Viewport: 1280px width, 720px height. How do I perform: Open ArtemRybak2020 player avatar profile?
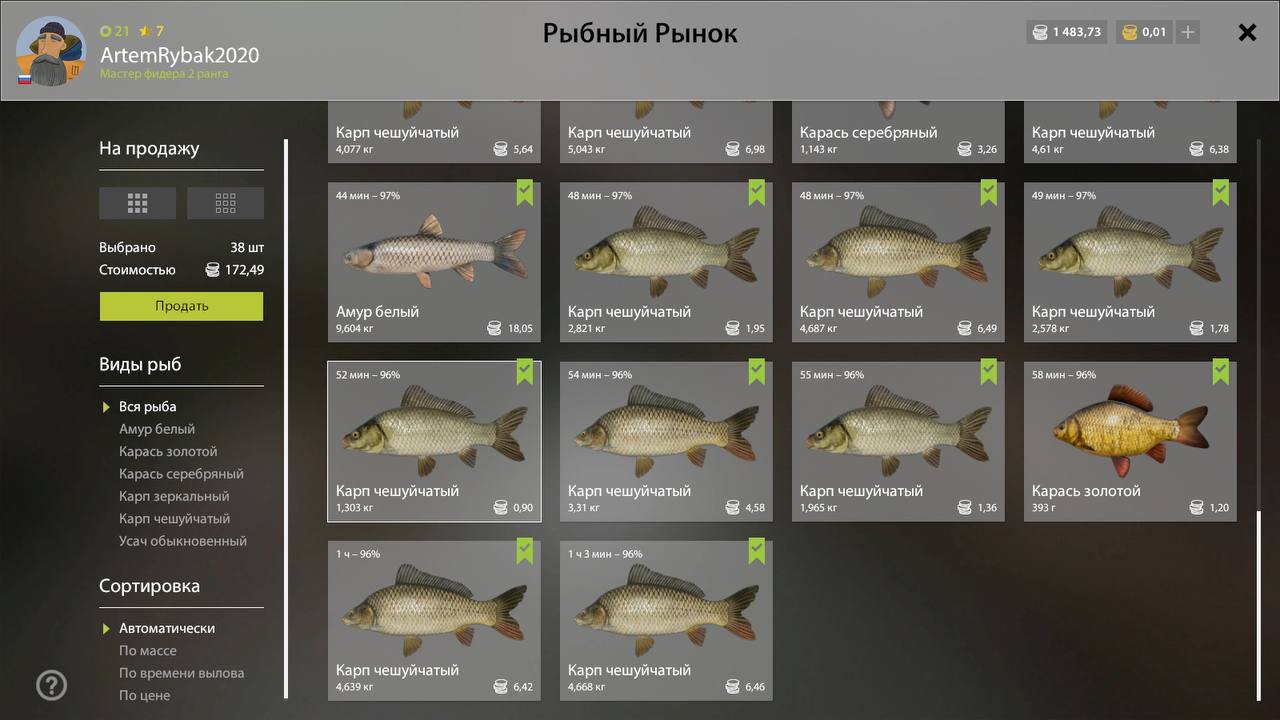pos(51,51)
